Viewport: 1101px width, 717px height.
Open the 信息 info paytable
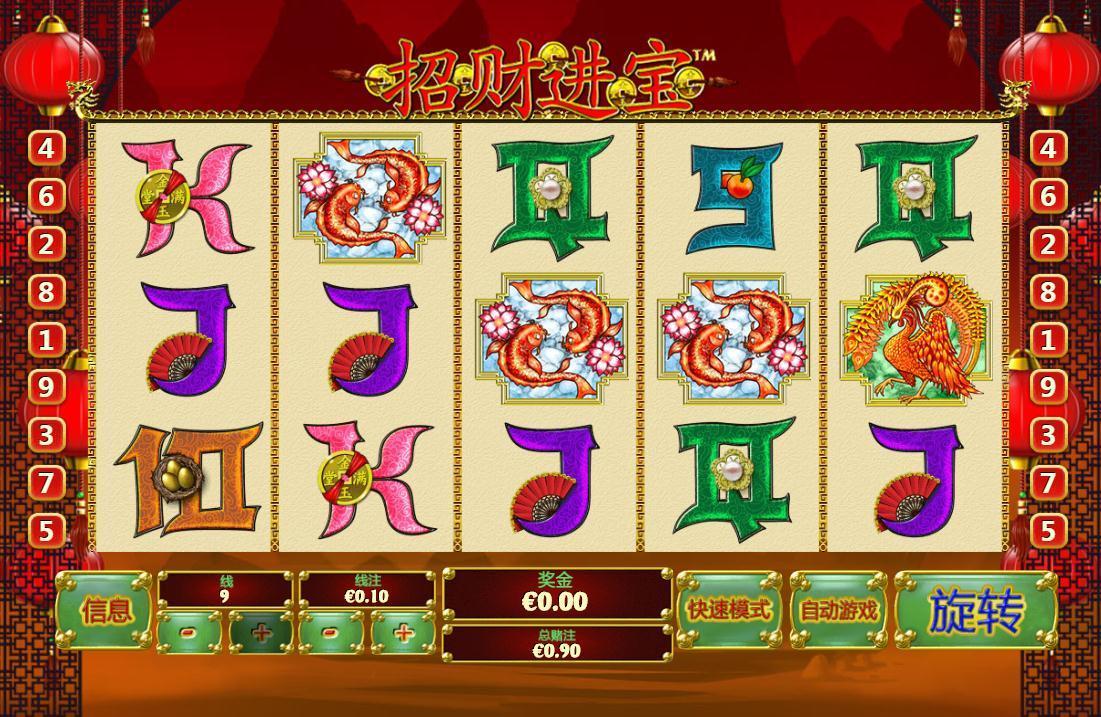click(105, 610)
